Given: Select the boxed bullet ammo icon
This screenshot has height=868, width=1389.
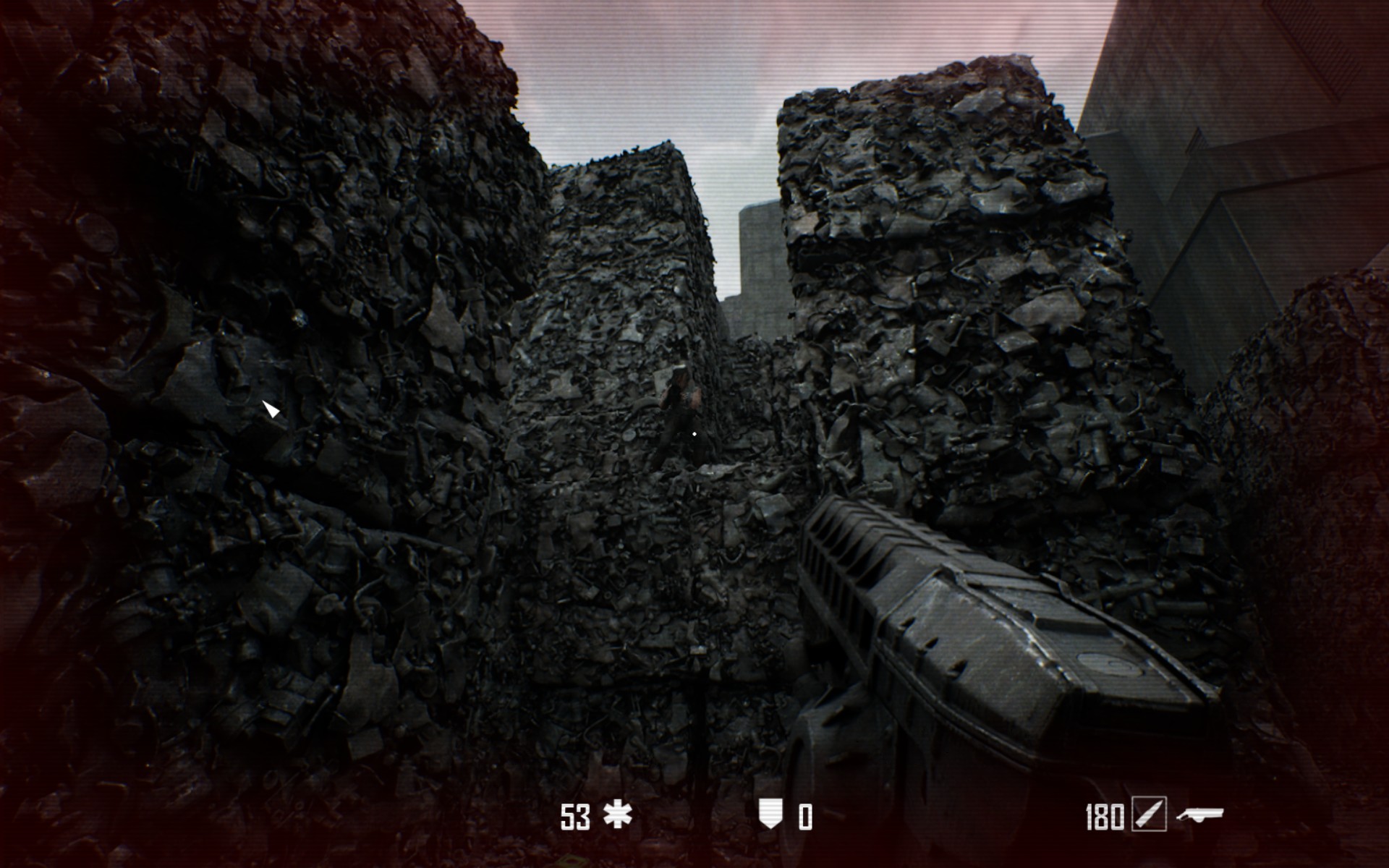Looking at the screenshot, I should pos(1149,815).
